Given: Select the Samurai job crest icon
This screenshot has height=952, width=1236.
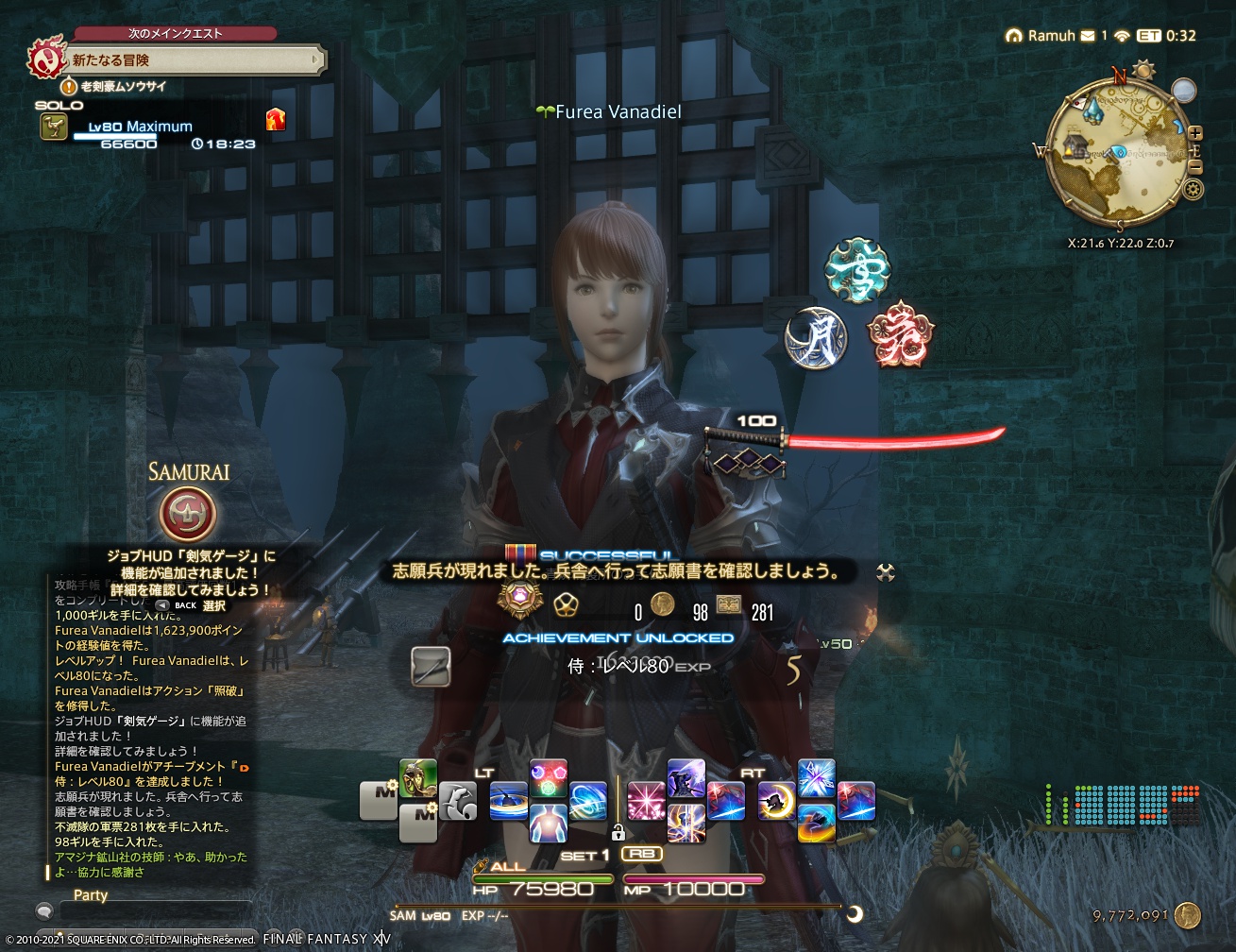Looking at the screenshot, I should point(190,511).
